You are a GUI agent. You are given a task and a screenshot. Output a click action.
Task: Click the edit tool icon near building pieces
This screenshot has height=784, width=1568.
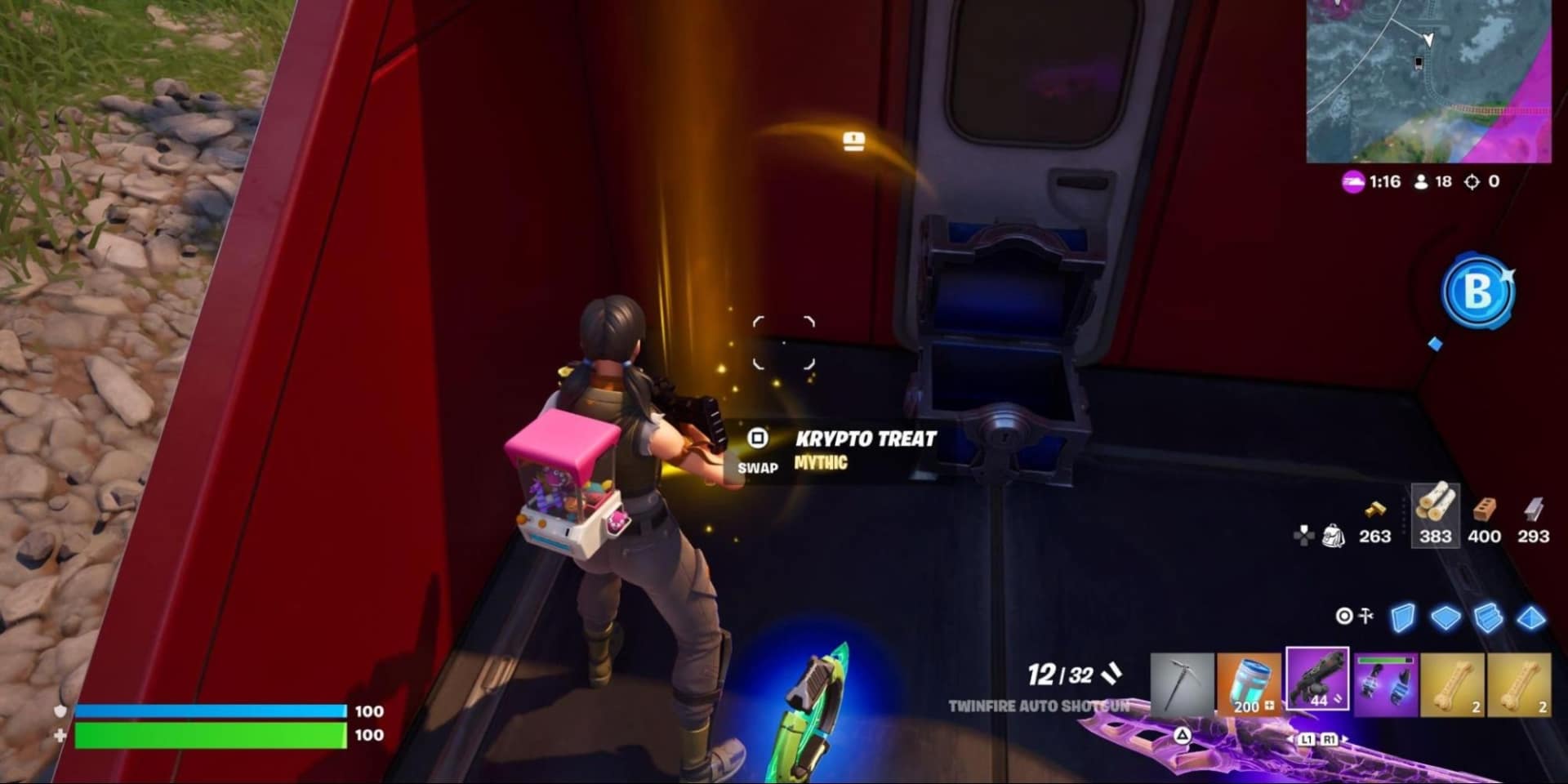[x=1365, y=616]
